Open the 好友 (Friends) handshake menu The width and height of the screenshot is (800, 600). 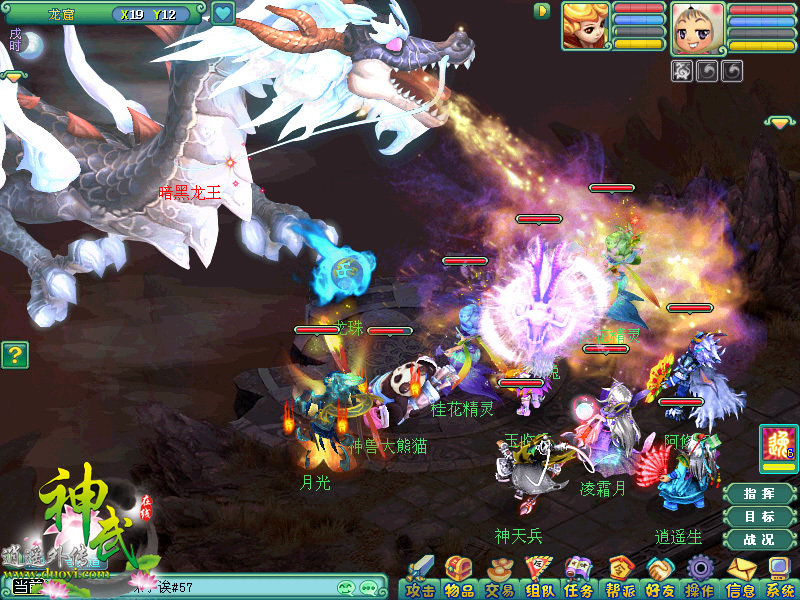[x=660, y=578]
